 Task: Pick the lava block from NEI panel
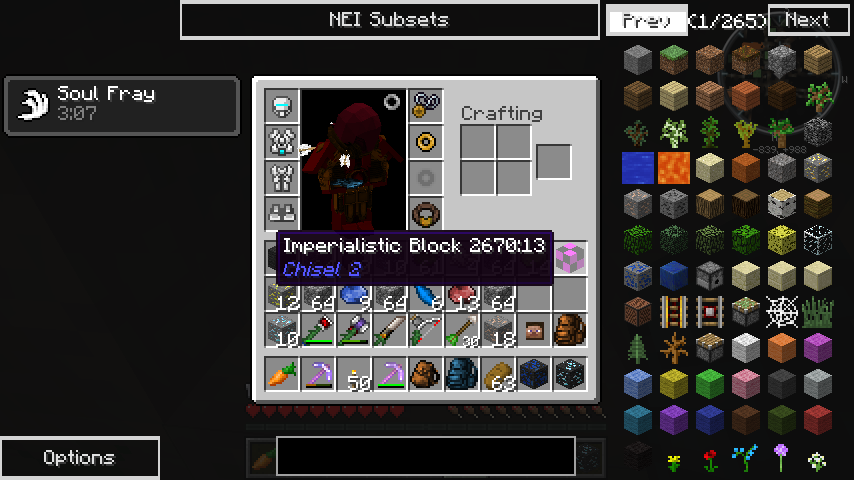tap(675, 167)
